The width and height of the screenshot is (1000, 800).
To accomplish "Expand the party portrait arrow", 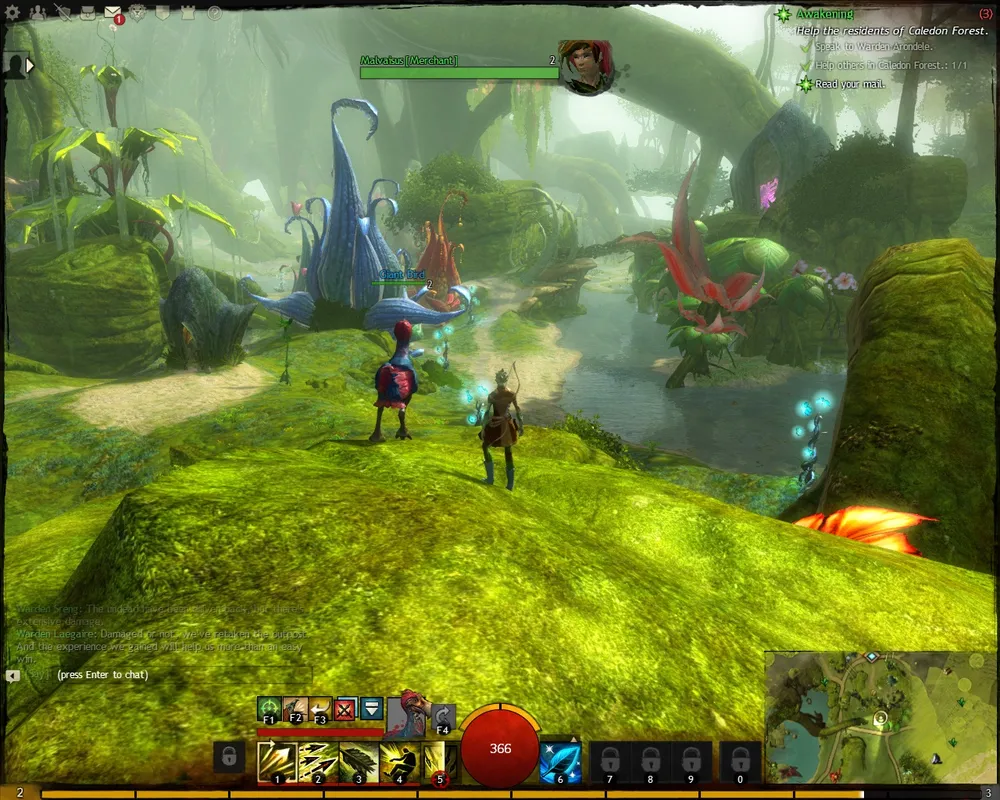I will click(x=30, y=65).
